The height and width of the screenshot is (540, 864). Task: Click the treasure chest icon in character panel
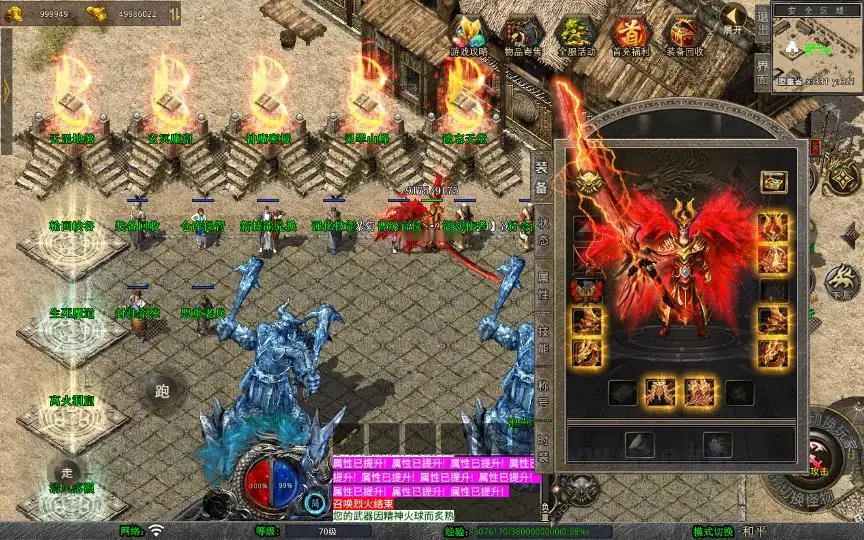click(771, 182)
